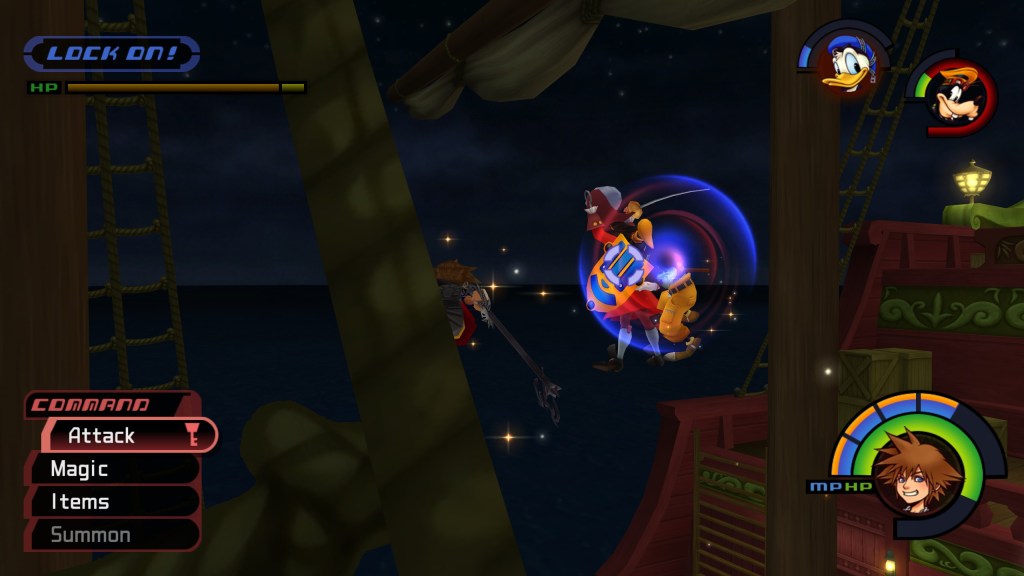Click Donald's party portrait
1024x576 pixels.
(846, 62)
